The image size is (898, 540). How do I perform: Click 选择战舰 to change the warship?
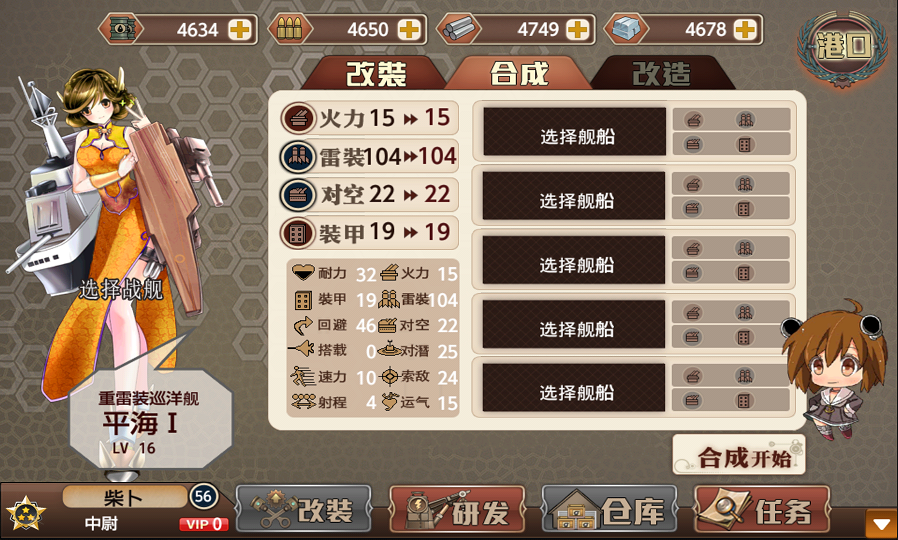pos(121,290)
